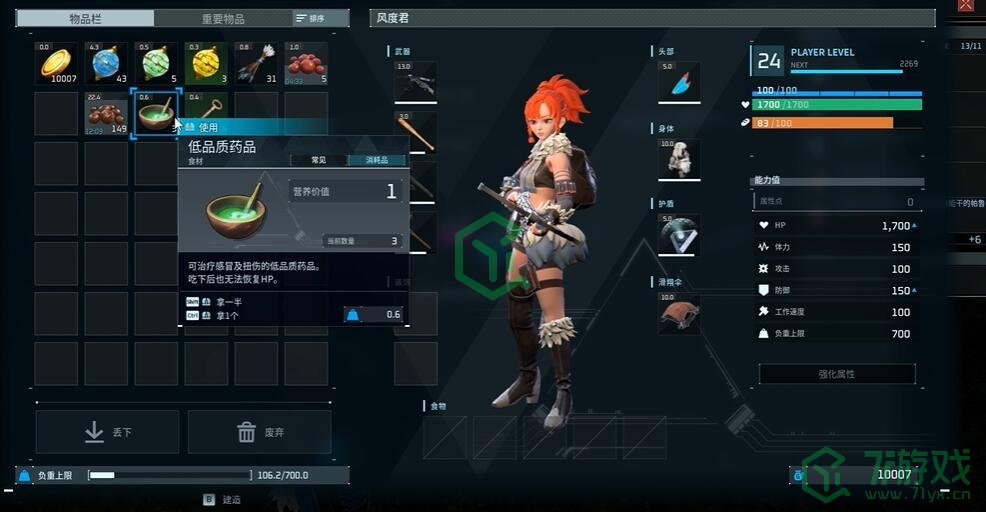Select the body armor equipment slot
986x512 pixels.
click(679, 159)
